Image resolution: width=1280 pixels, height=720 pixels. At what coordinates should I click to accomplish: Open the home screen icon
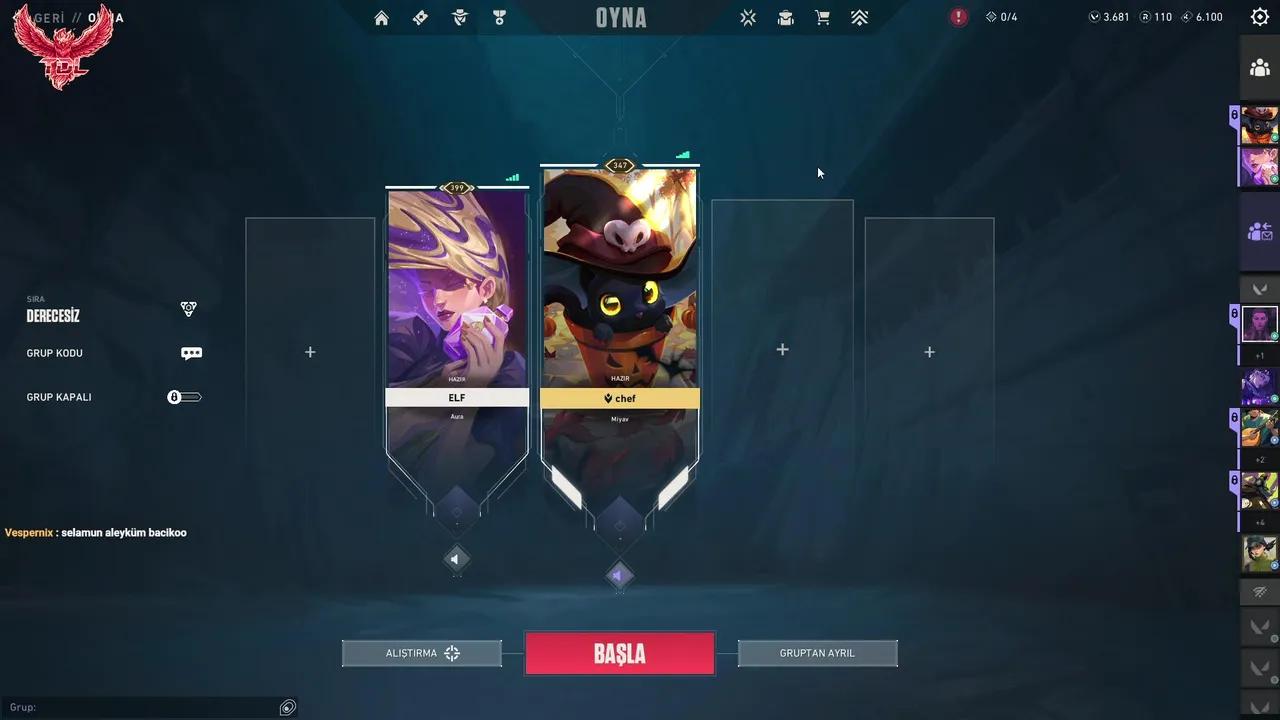coord(381,17)
